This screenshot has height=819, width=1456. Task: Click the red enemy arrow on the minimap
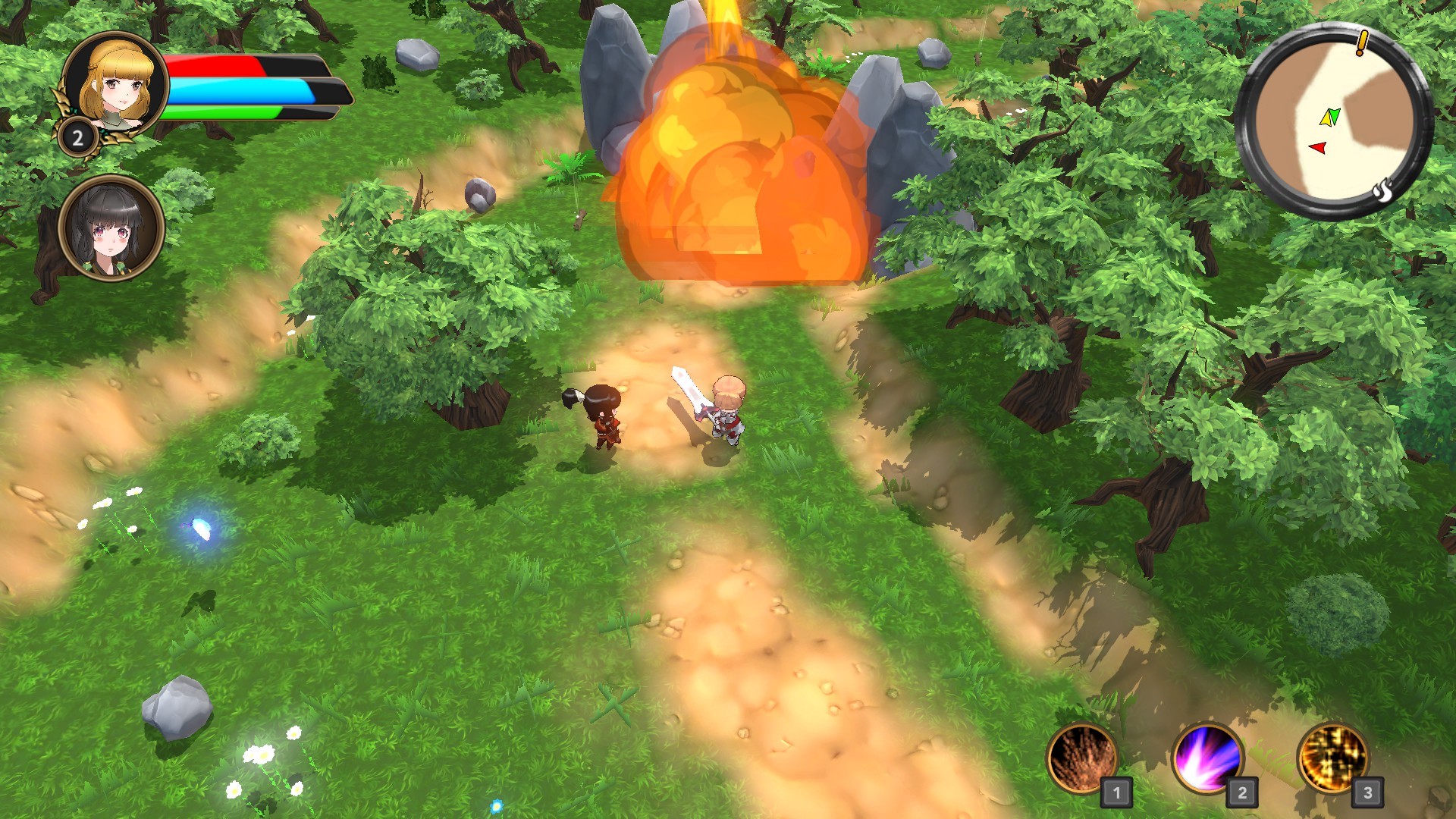(x=1317, y=147)
